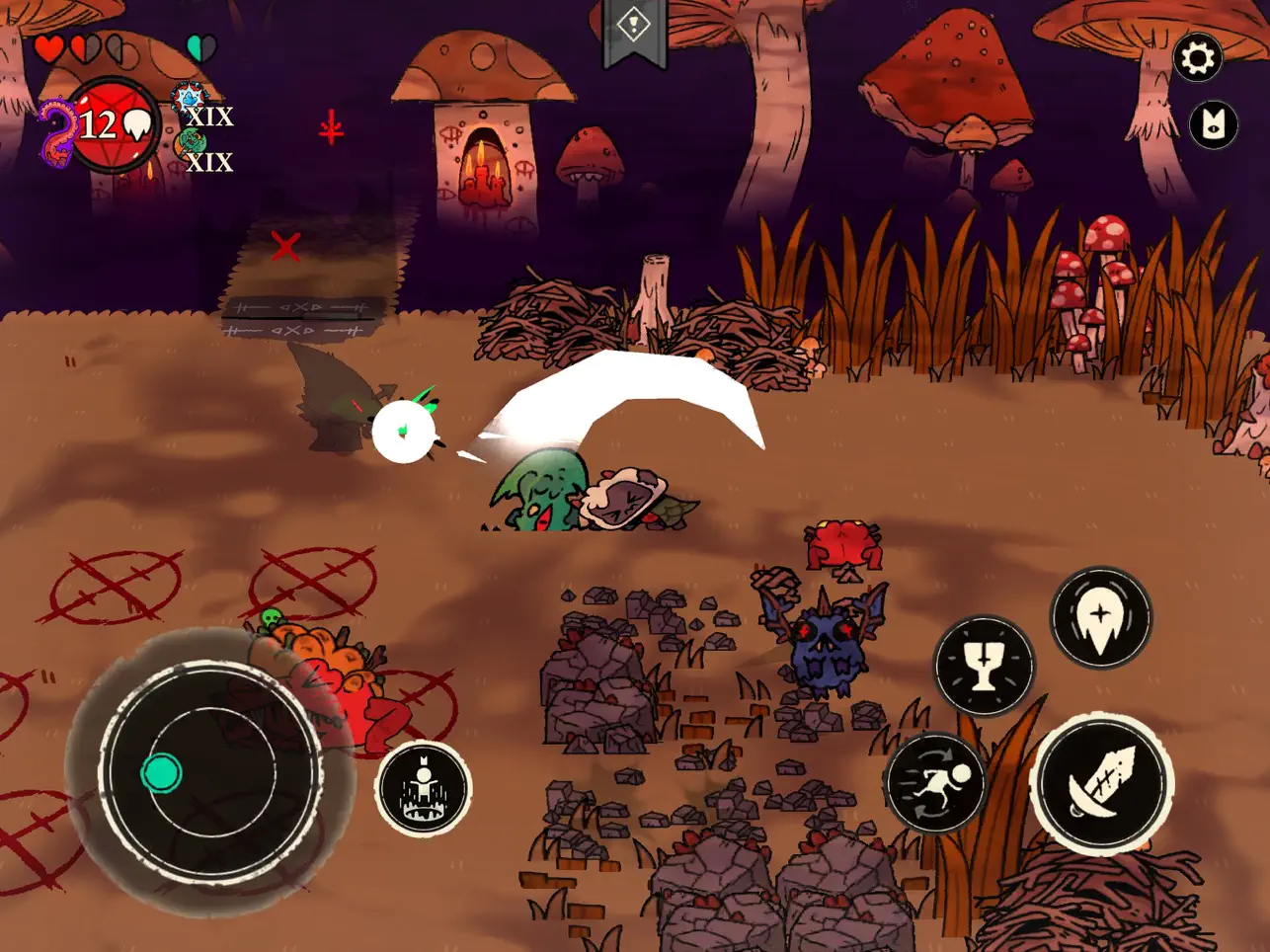Cast the curse spell button
Screen dimensions: 1270x952
pyautogui.click(x=1100, y=617)
